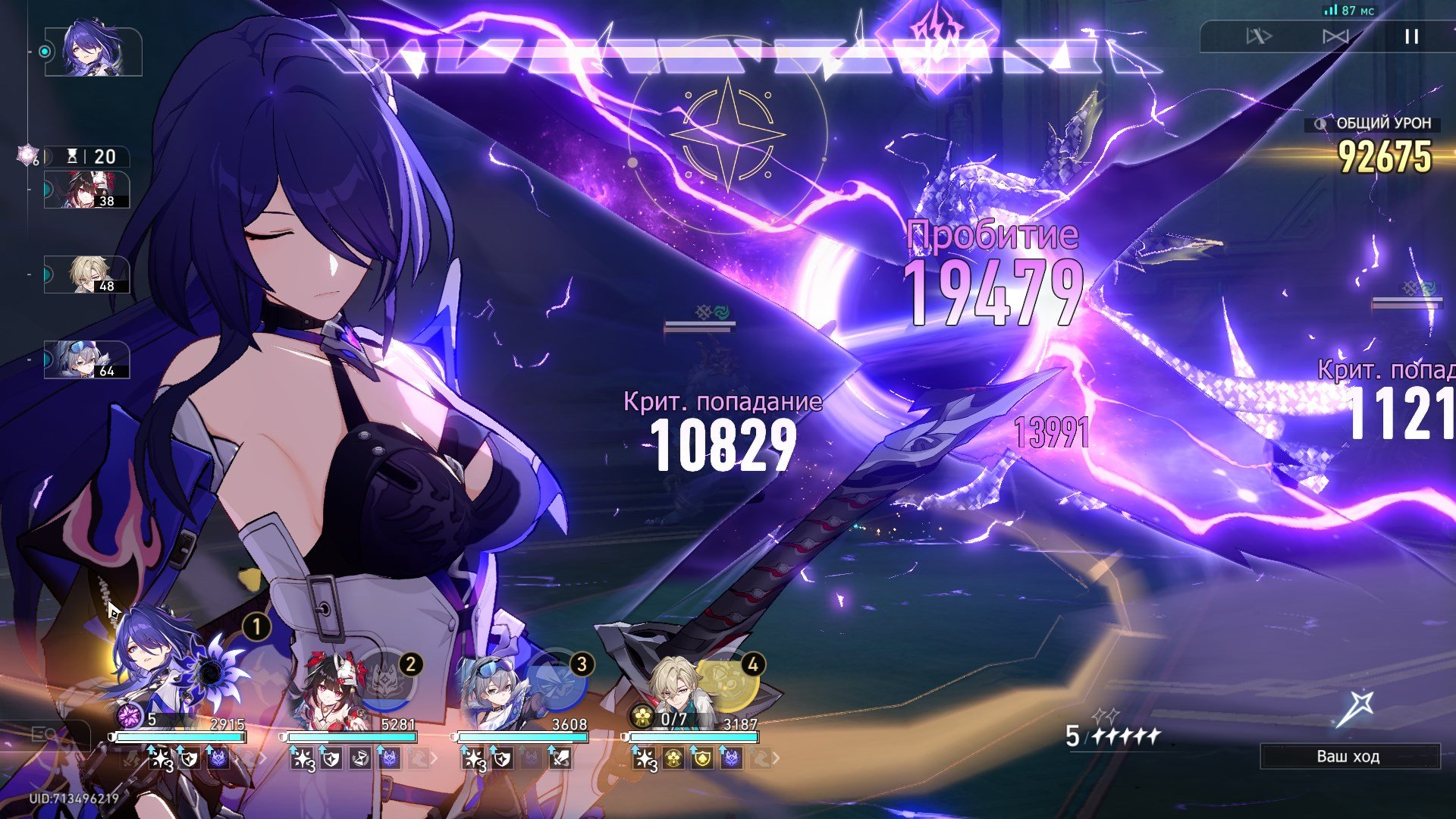1456x819 pixels.
Task: Inspect Acheron's purple fox mask buff icon
Action: (x=218, y=758)
